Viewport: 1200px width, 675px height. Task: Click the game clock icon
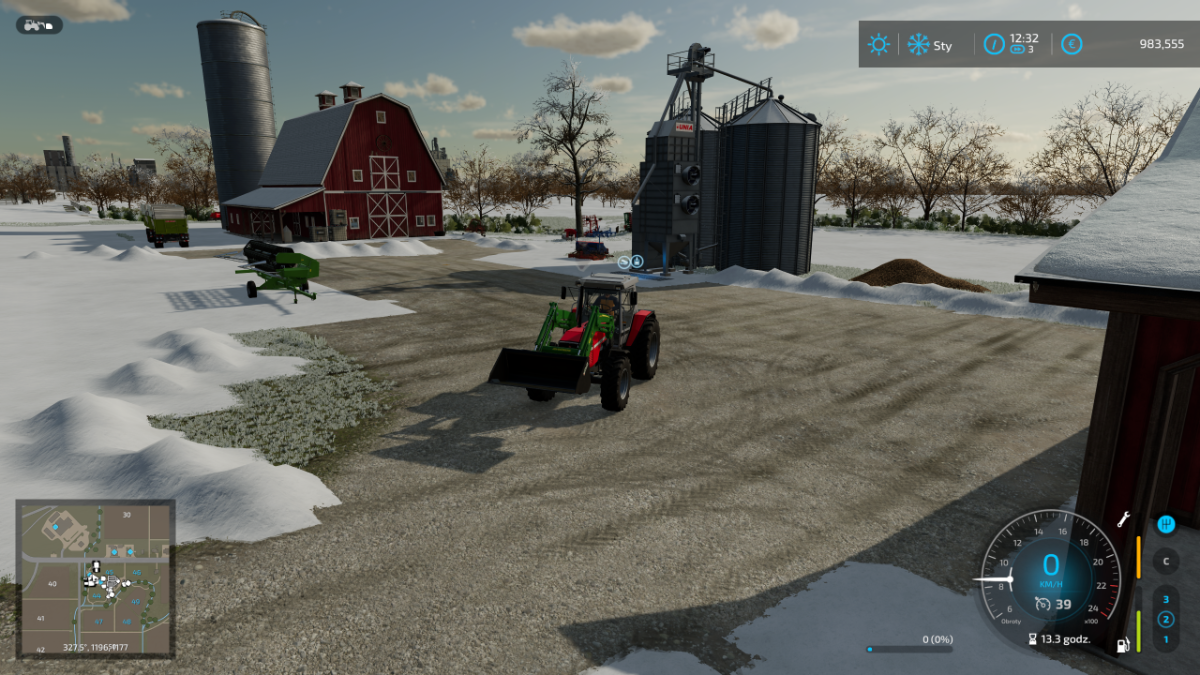994,45
